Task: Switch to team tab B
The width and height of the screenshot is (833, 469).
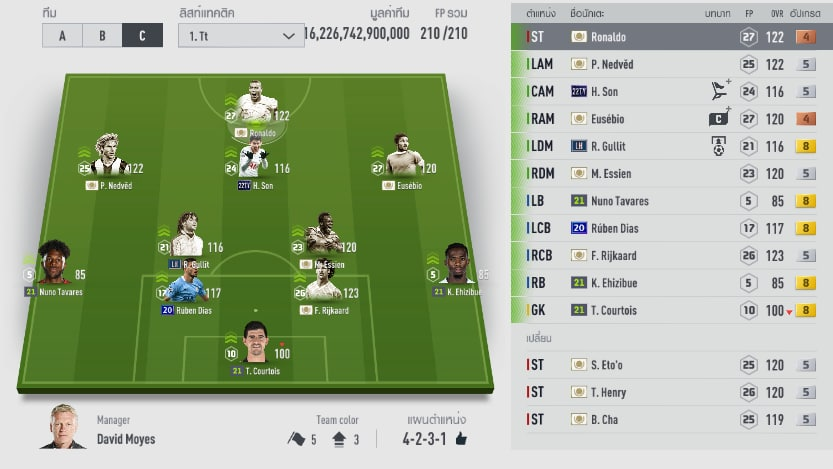Action: click(x=102, y=35)
